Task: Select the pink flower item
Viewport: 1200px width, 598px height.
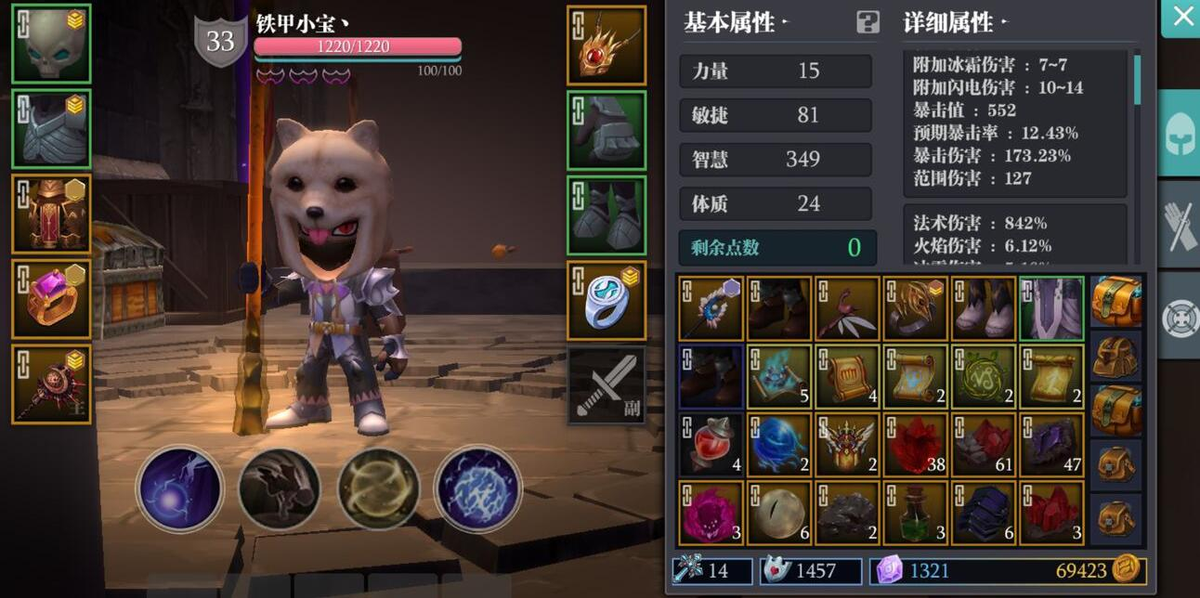Action: point(710,513)
